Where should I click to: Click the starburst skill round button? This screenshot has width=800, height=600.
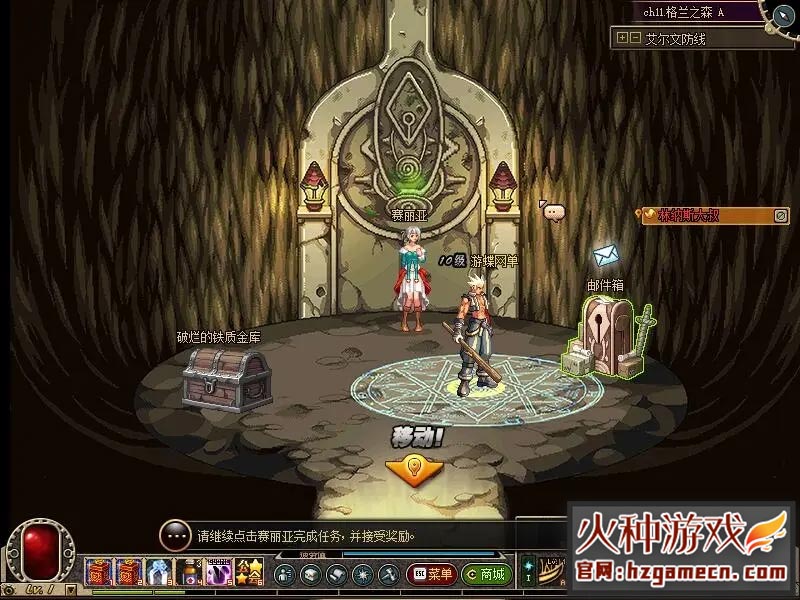coord(362,575)
